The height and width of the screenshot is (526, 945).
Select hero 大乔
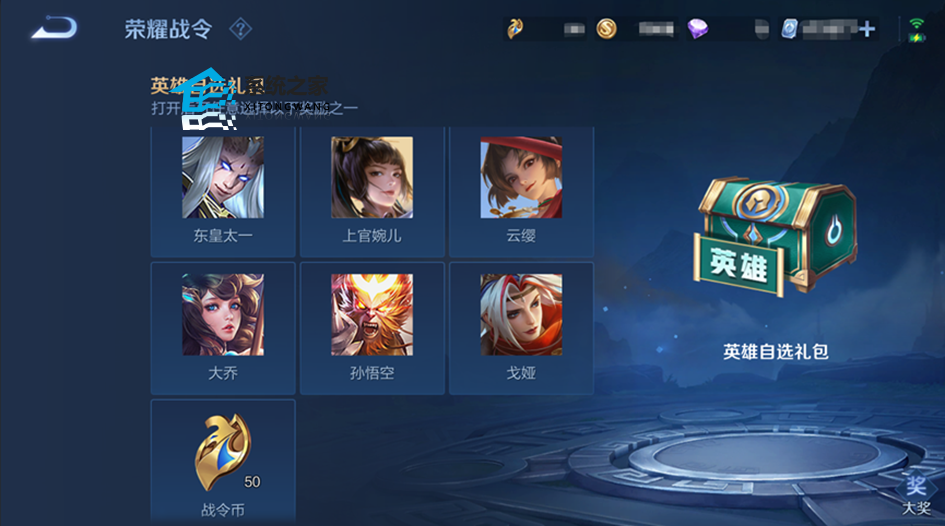(x=223, y=325)
